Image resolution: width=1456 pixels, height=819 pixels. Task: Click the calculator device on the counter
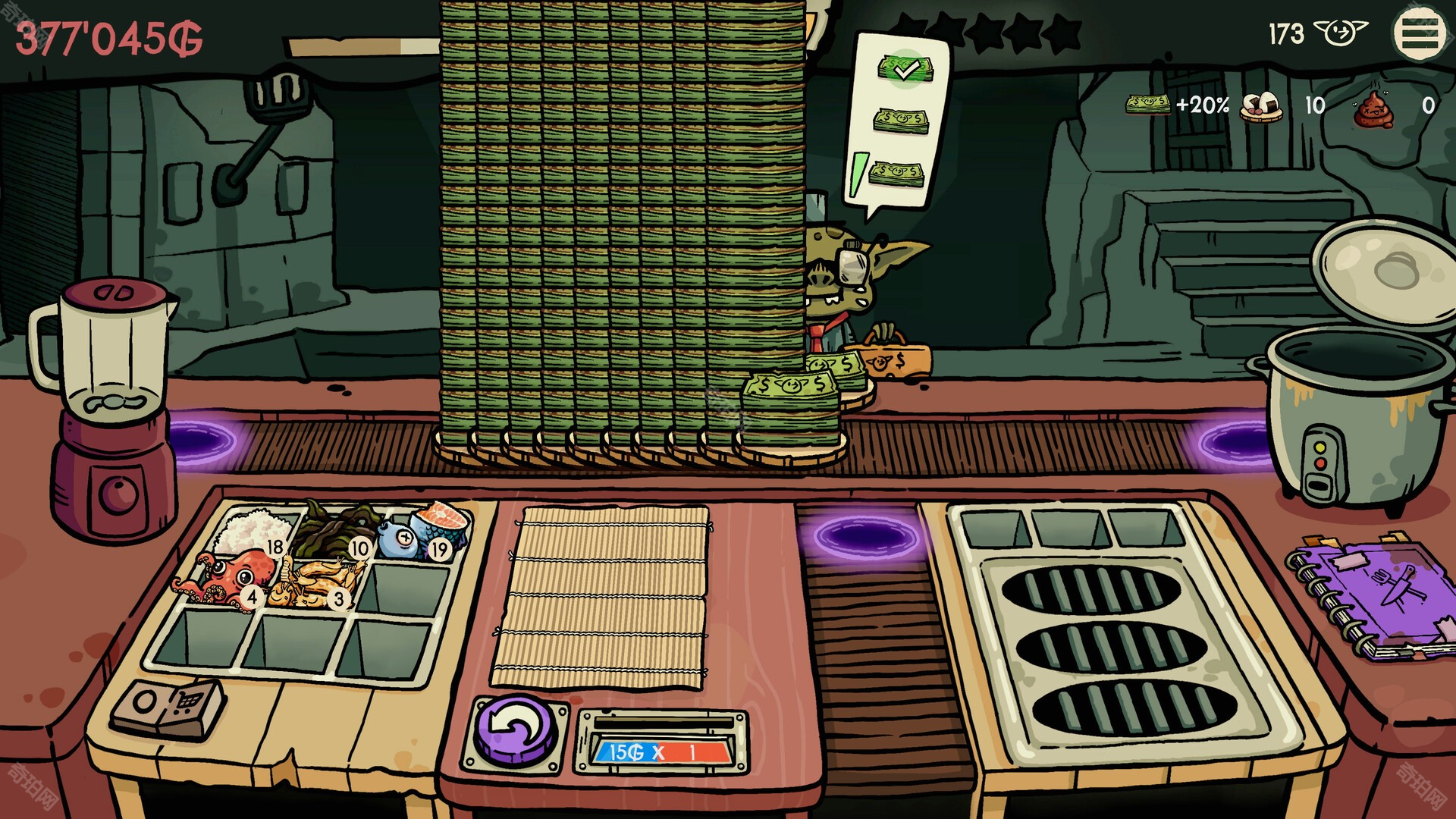168,708
